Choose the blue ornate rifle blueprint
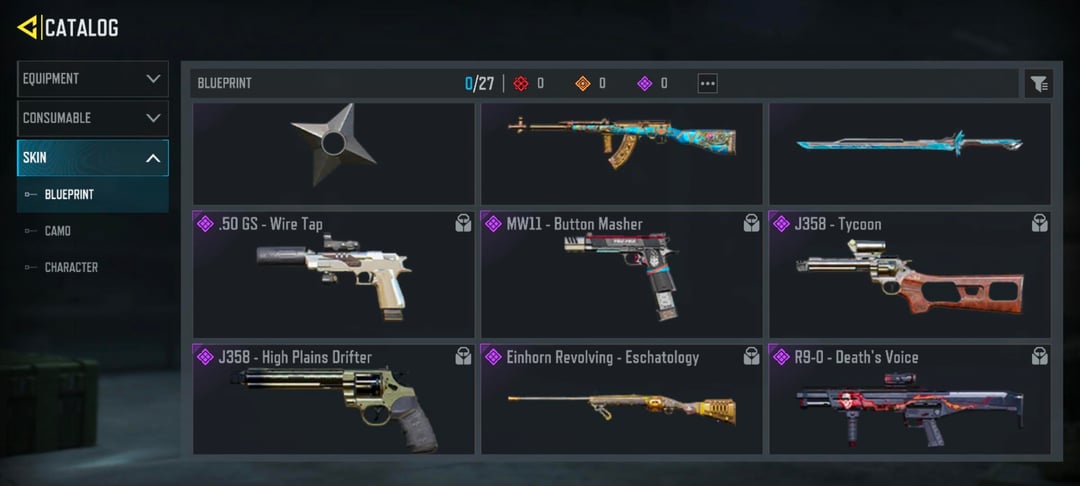Image resolution: width=1080 pixels, height=486 pixels. (x=621, y=154)
